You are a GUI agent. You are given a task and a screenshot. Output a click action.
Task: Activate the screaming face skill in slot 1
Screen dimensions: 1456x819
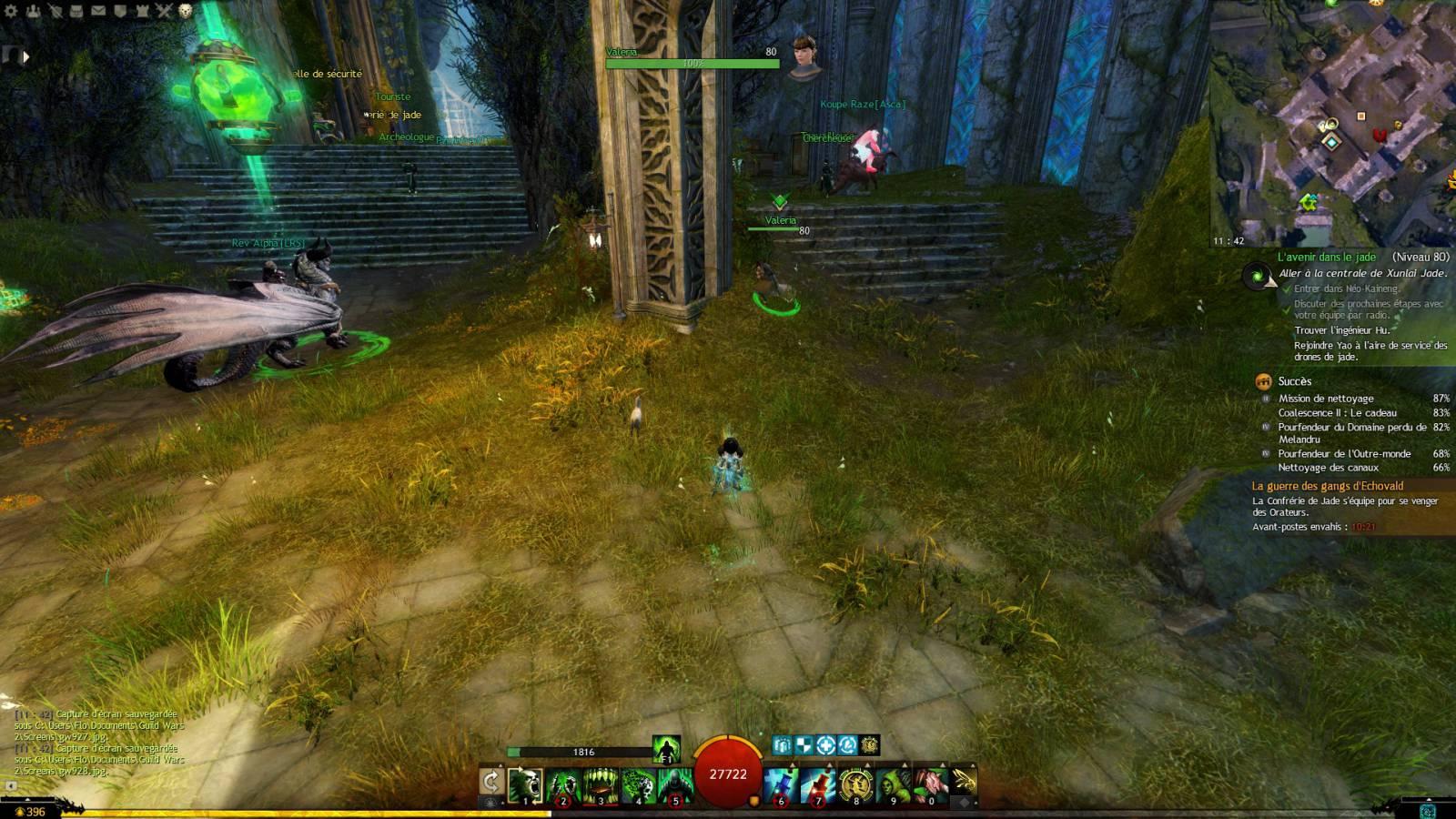[x=526, y=785]
